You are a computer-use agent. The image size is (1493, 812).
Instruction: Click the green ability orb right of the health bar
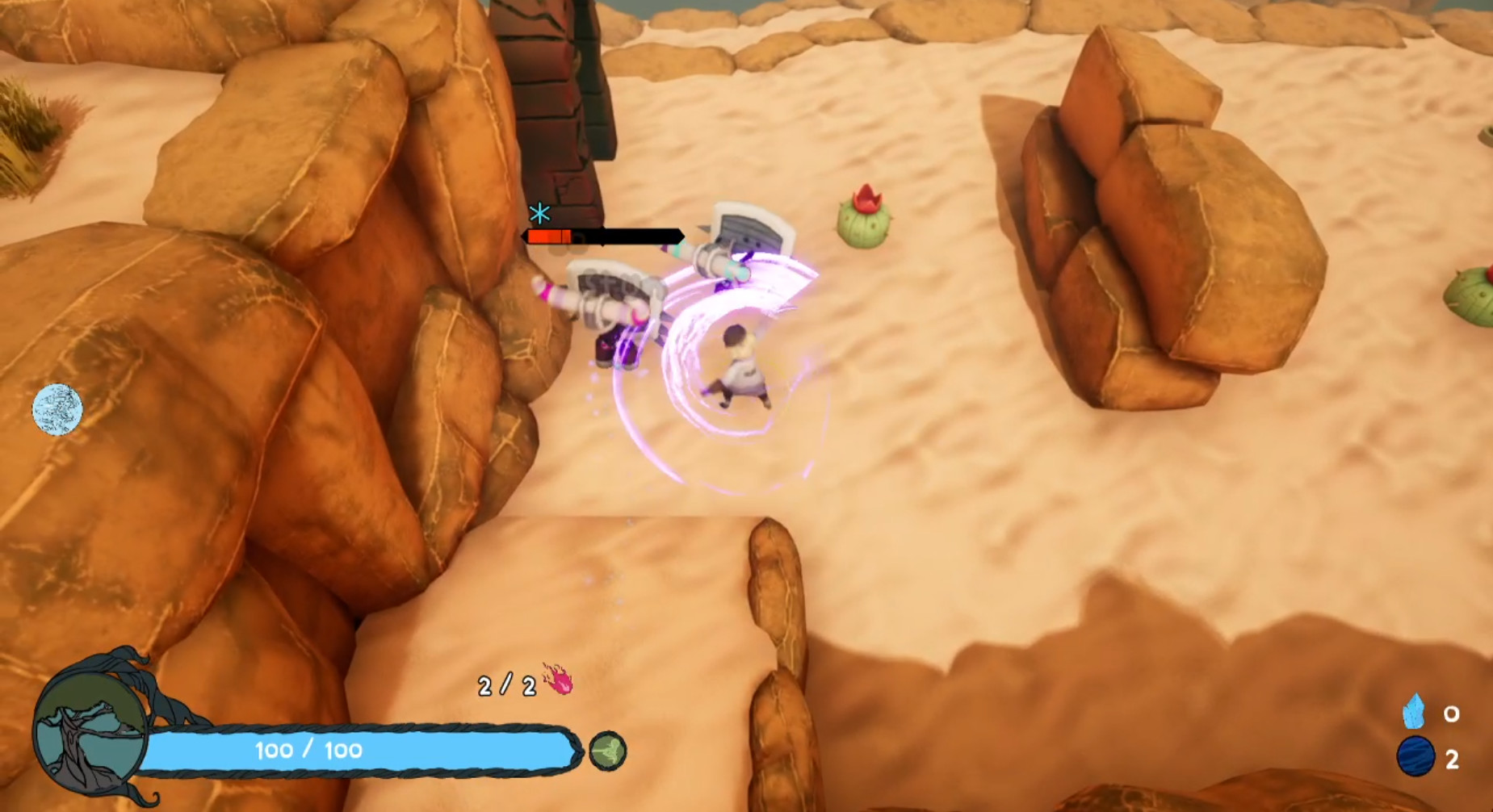click(606, 749)
